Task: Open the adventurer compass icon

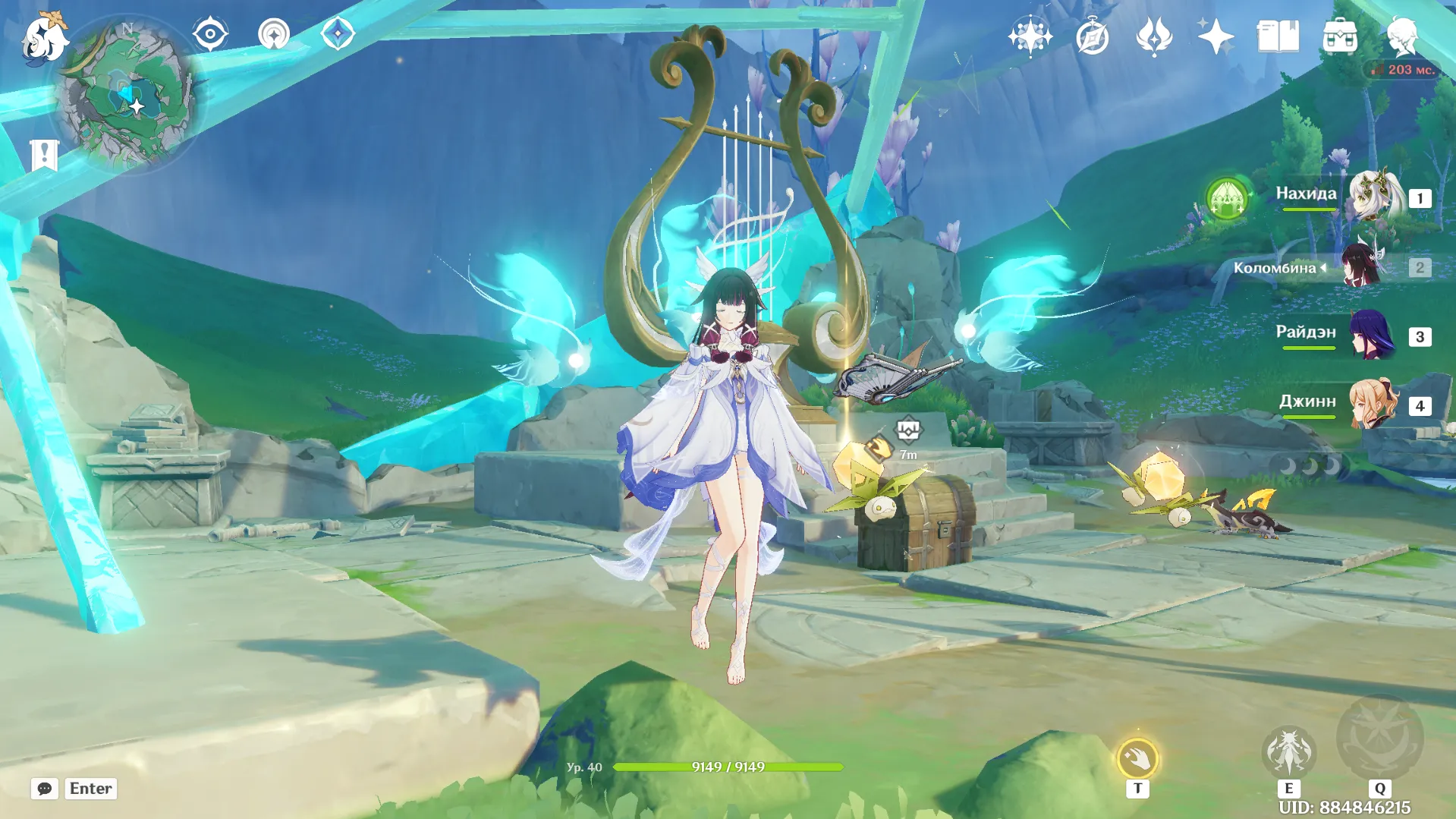Action: 1092,36
